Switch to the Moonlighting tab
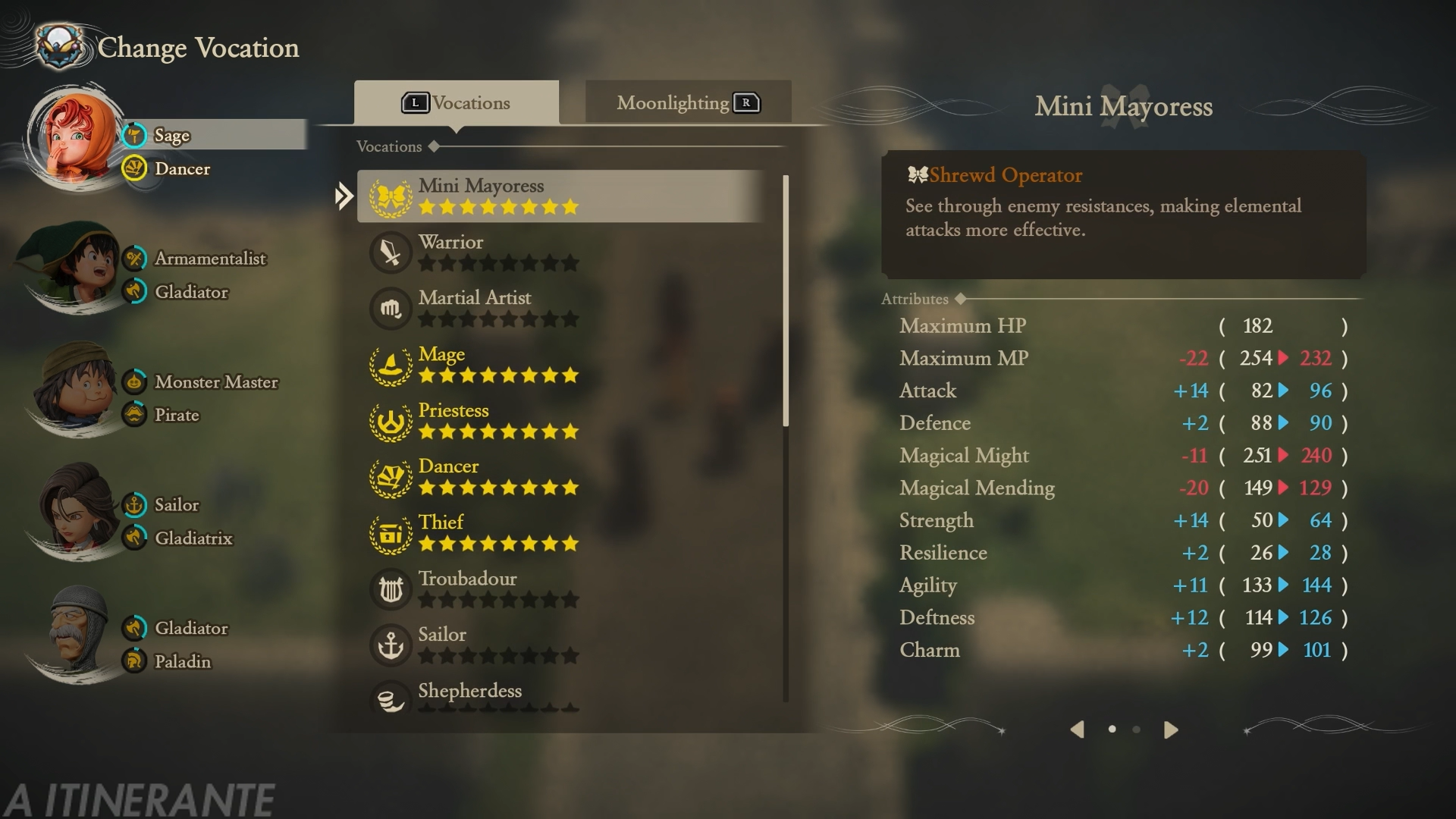 tap(688, 102)
